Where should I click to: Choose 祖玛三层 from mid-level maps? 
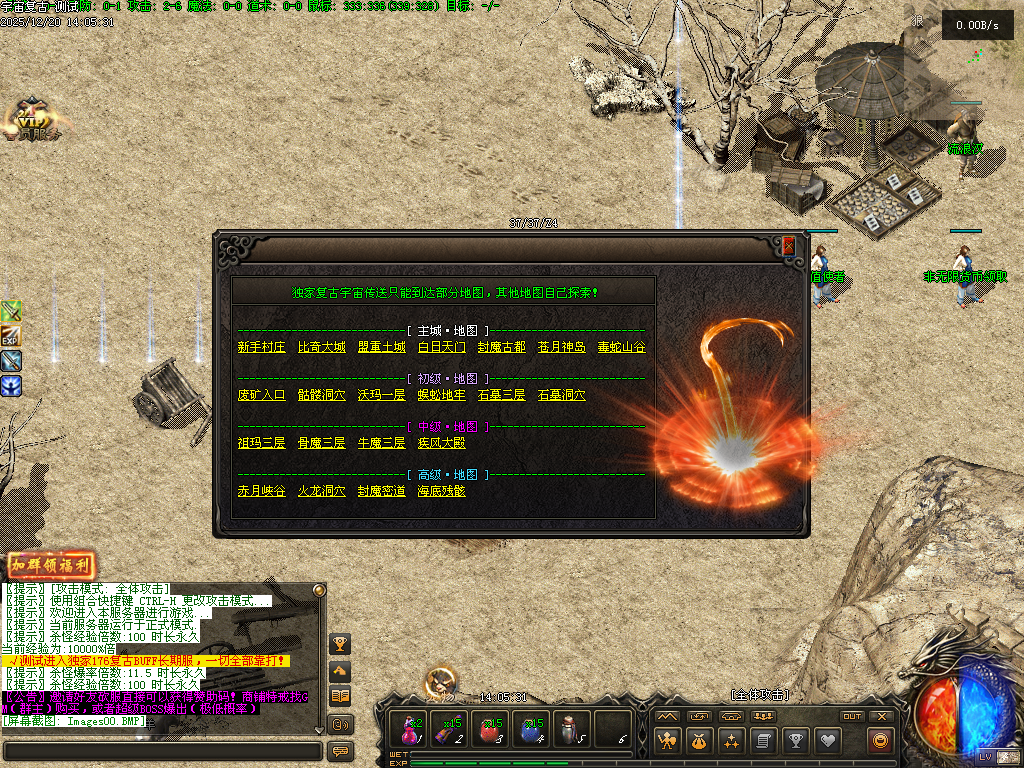point(261,443)
